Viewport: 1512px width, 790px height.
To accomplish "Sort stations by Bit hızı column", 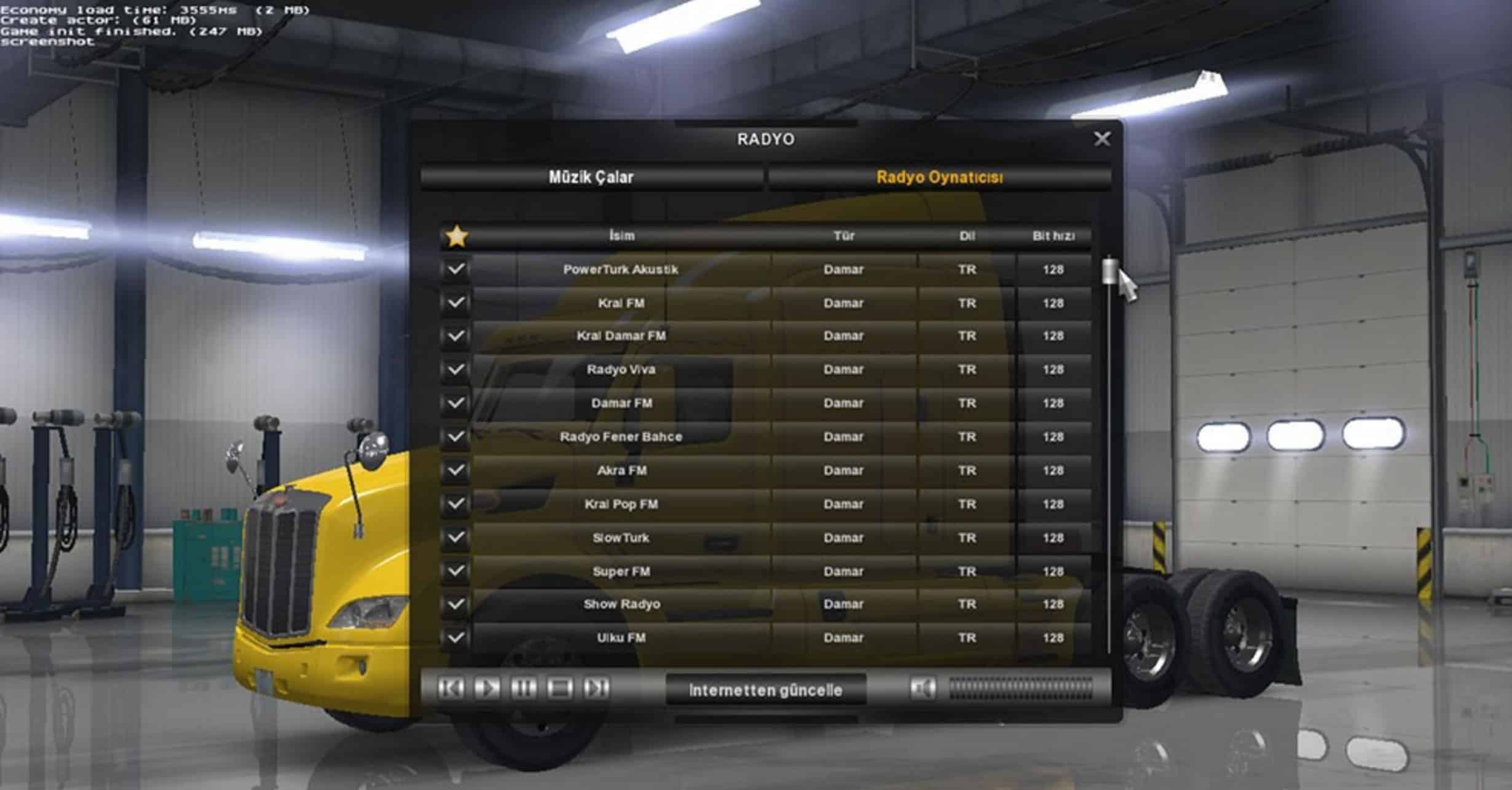I will [x=1053, y=236].
